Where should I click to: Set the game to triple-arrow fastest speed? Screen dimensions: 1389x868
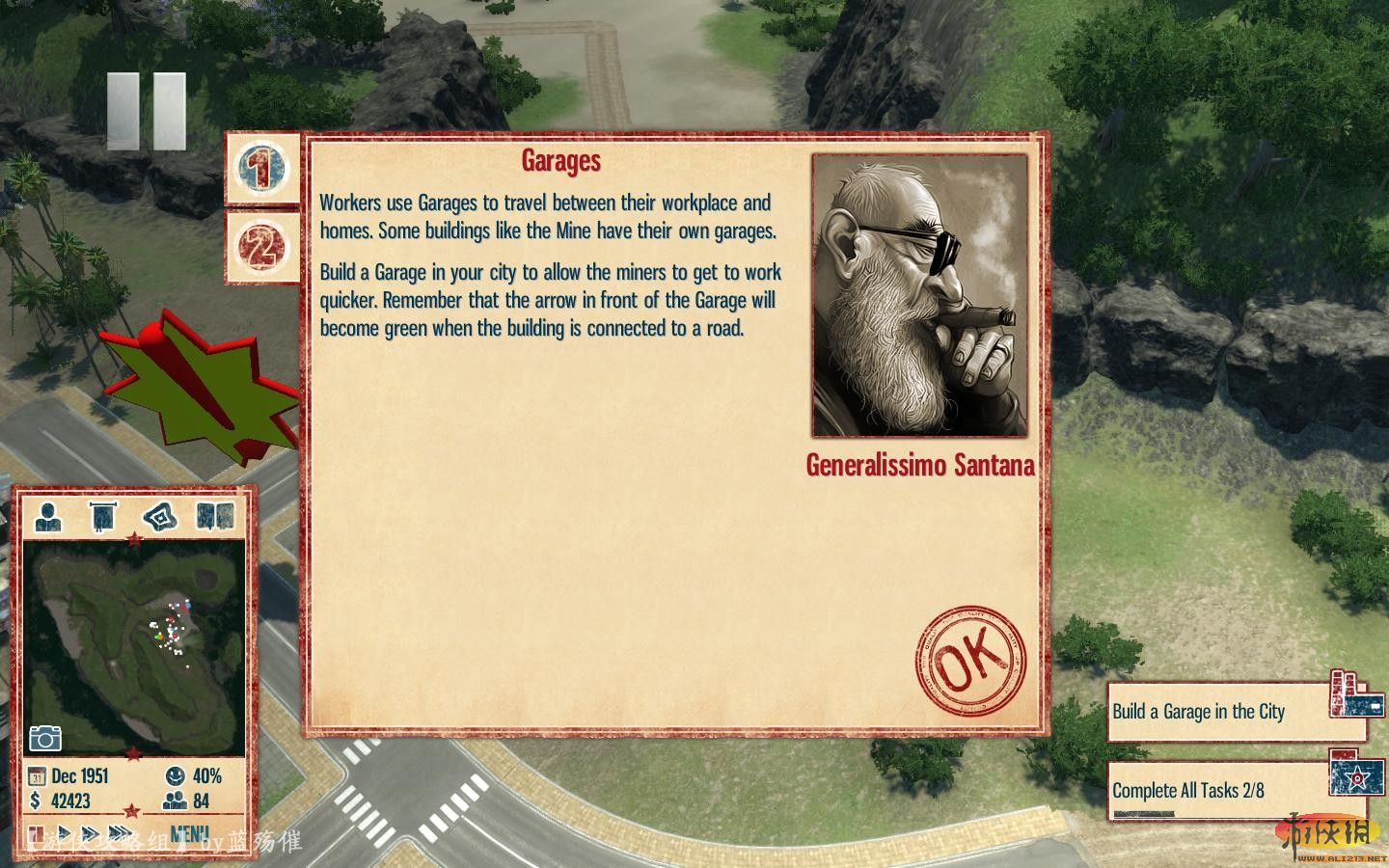point(121,833)
